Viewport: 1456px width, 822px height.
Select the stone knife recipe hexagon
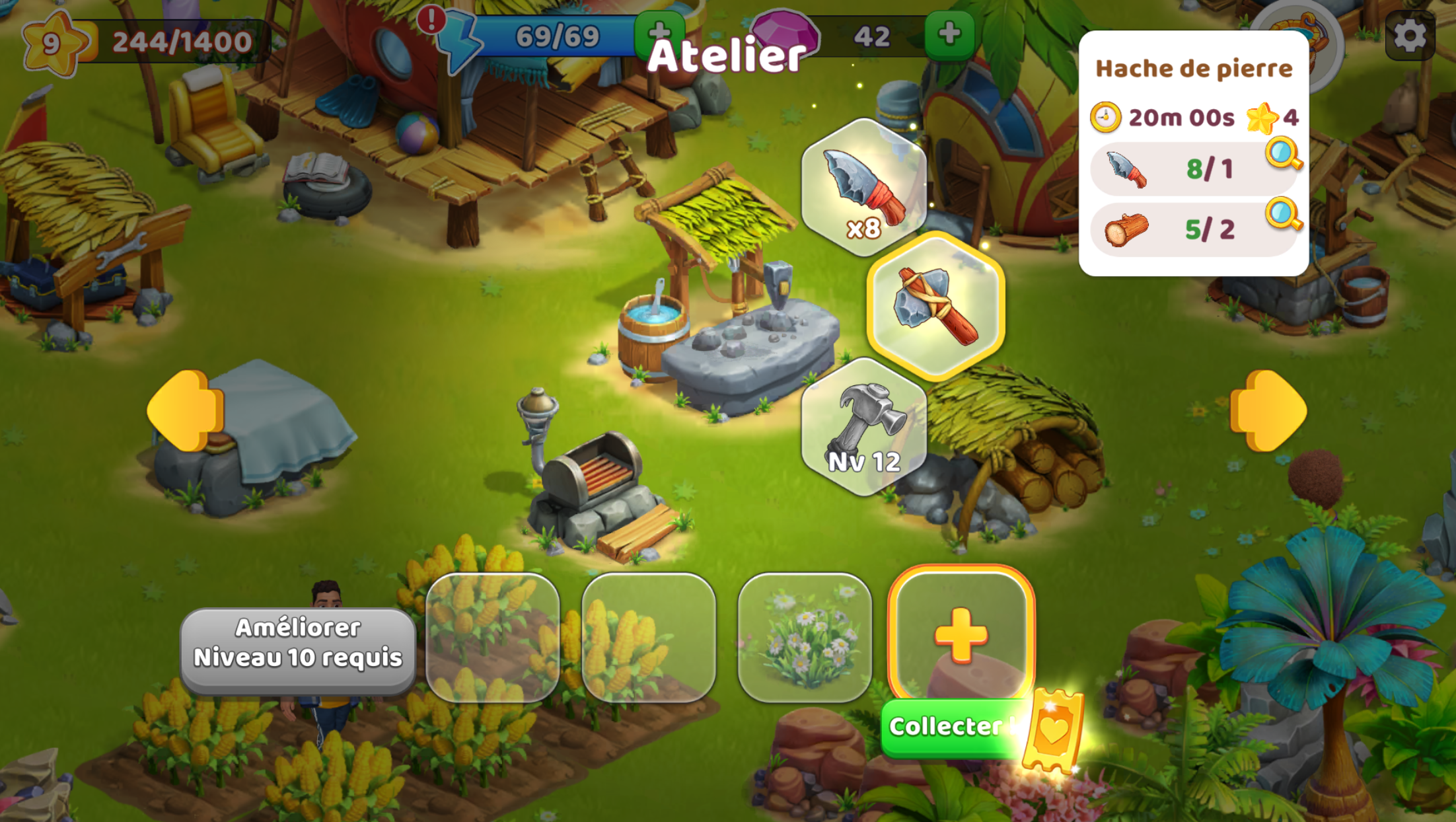(x=863, y=187)
